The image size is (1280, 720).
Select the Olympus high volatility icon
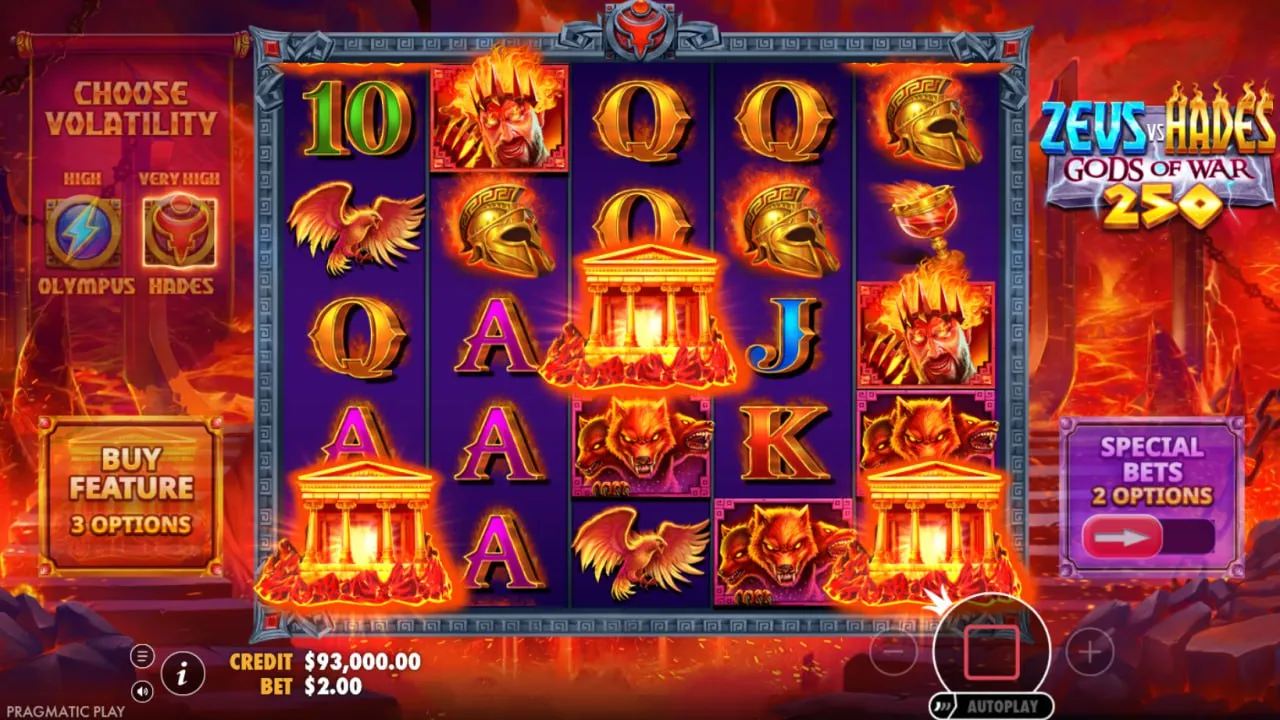click(85, 230)
